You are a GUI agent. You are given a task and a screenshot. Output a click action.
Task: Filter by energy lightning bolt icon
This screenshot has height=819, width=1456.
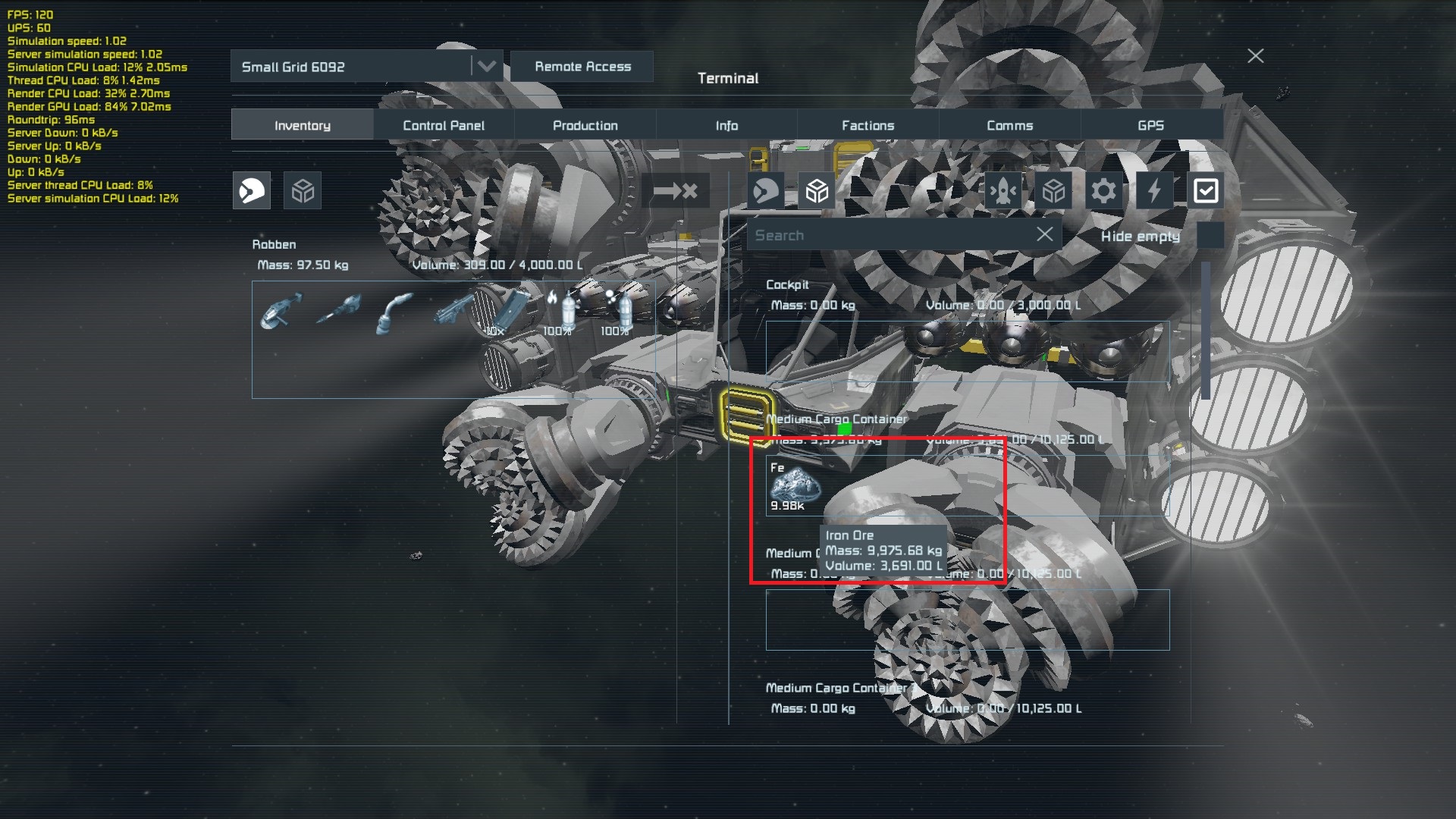pyautogui.click(x=1154, y=191)
